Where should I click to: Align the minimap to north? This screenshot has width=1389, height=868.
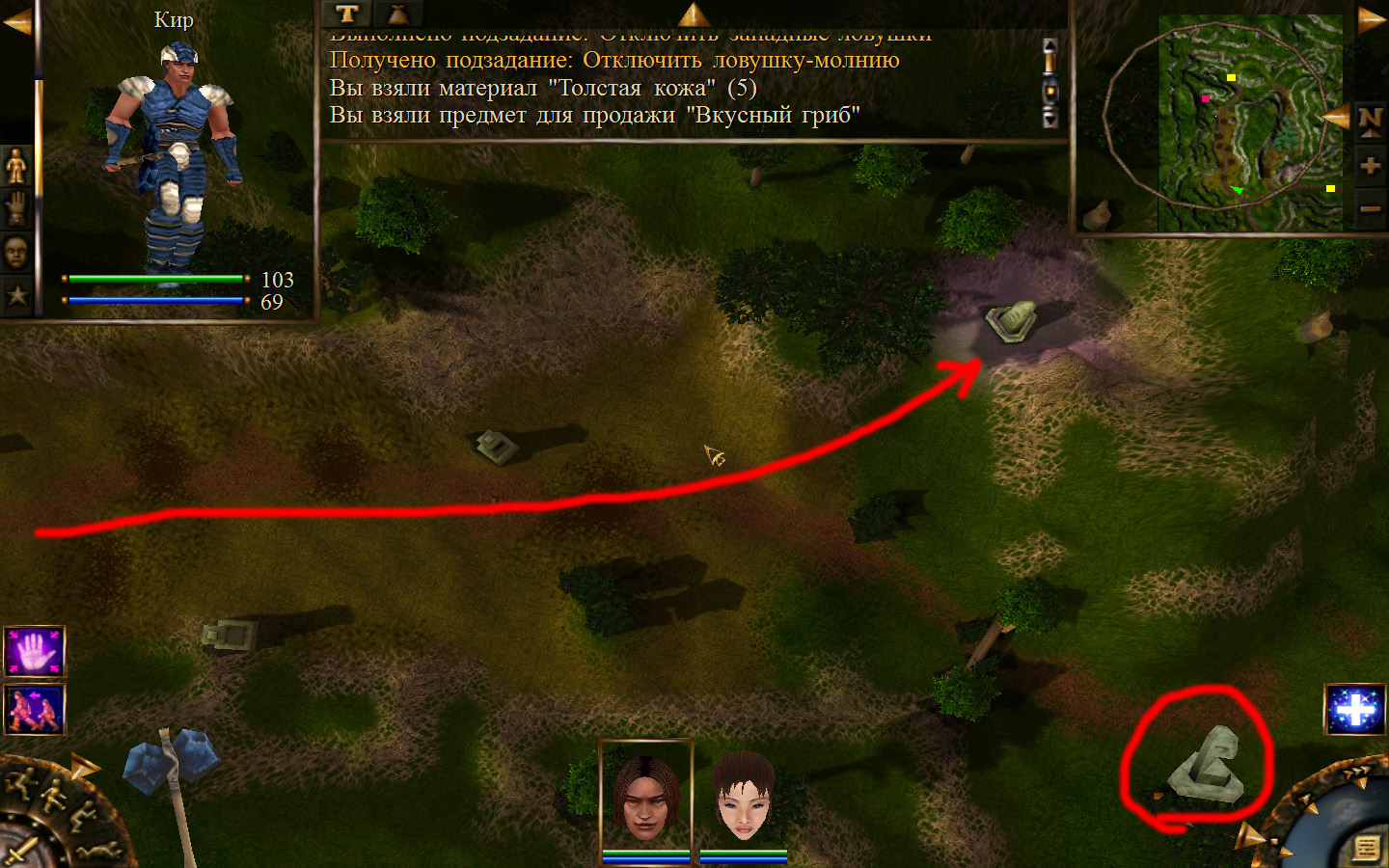tap(1370, 120)
